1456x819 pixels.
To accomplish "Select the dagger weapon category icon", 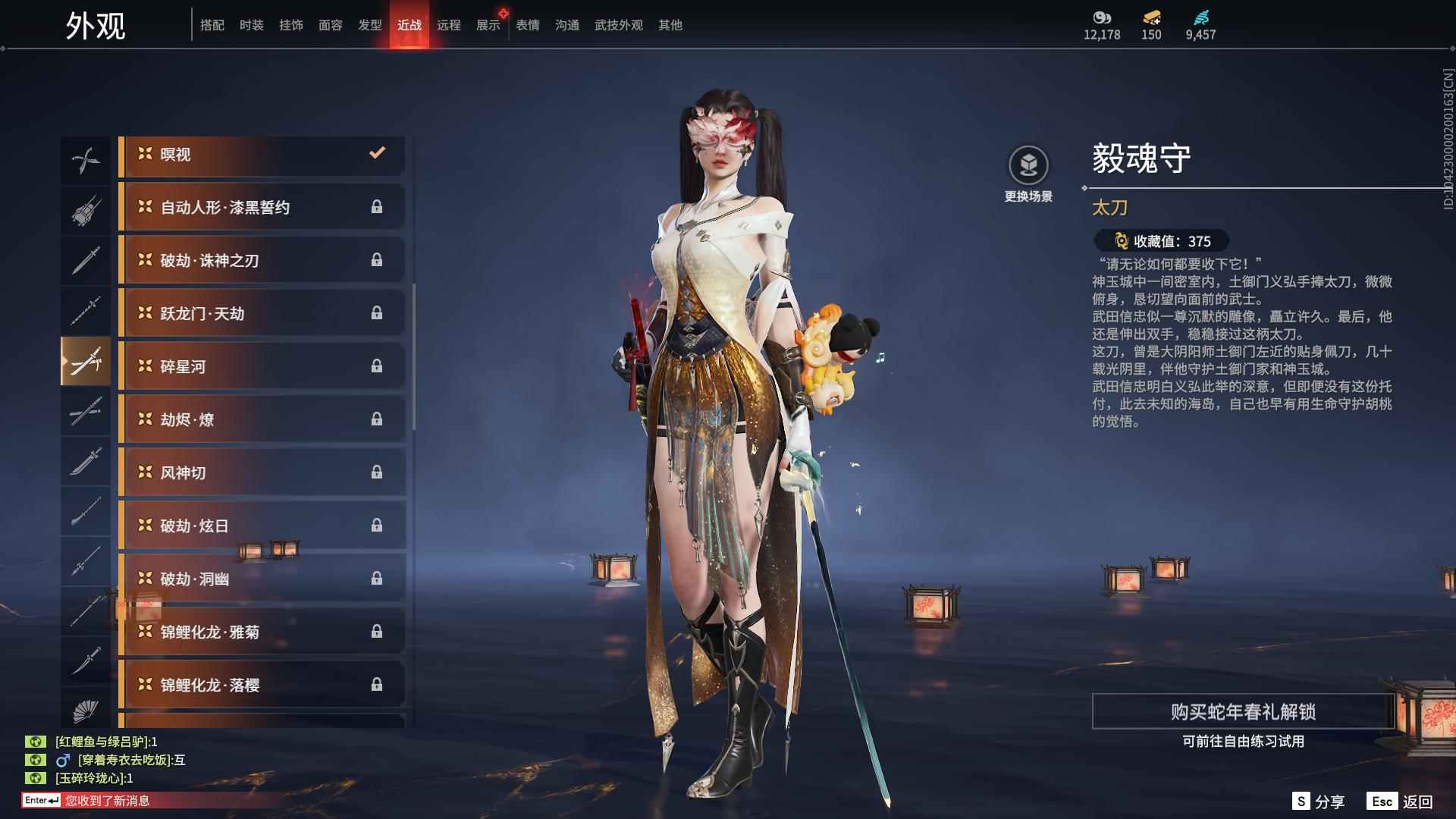I will [86, 259].
